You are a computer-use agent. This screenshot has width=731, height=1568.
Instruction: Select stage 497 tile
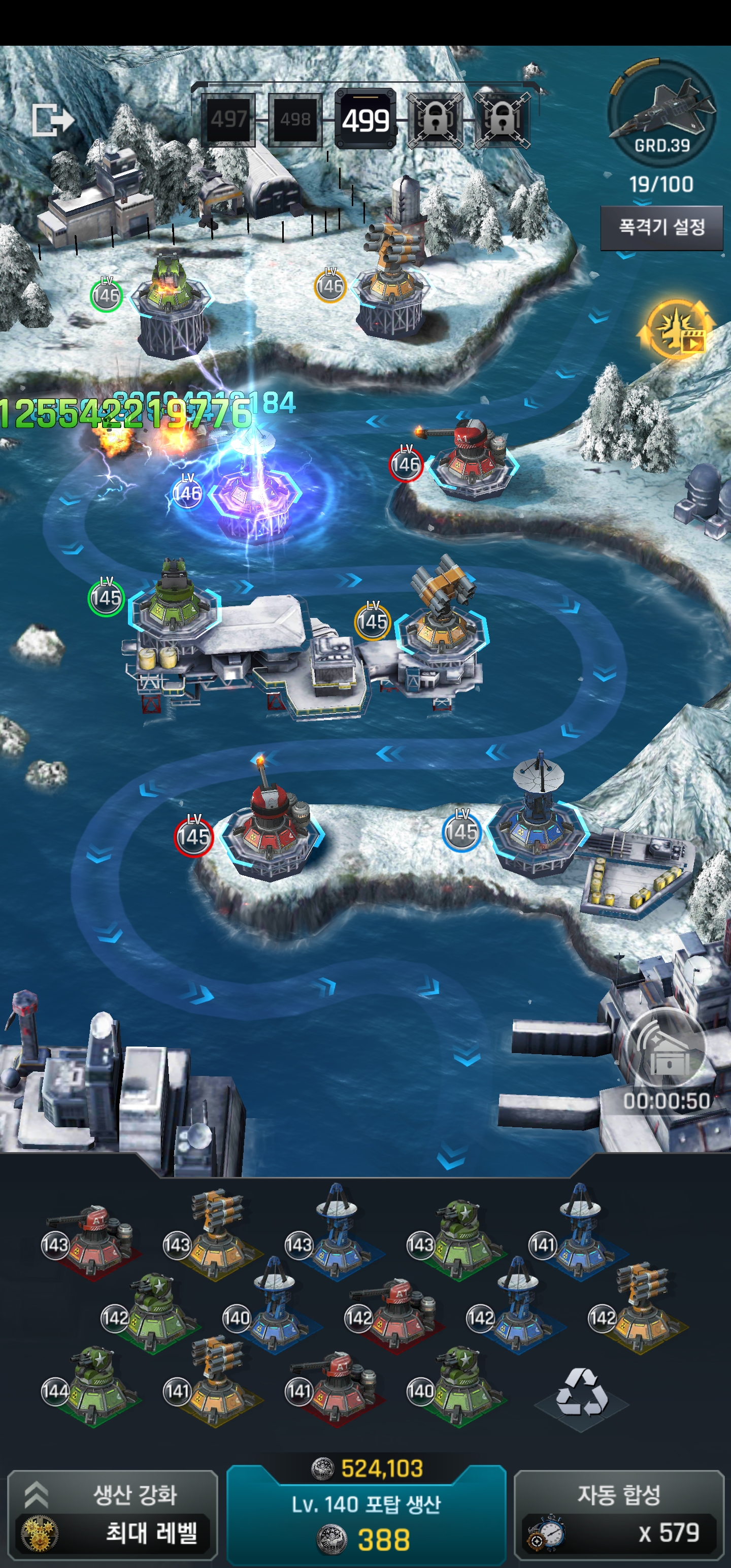coord(228,120)
